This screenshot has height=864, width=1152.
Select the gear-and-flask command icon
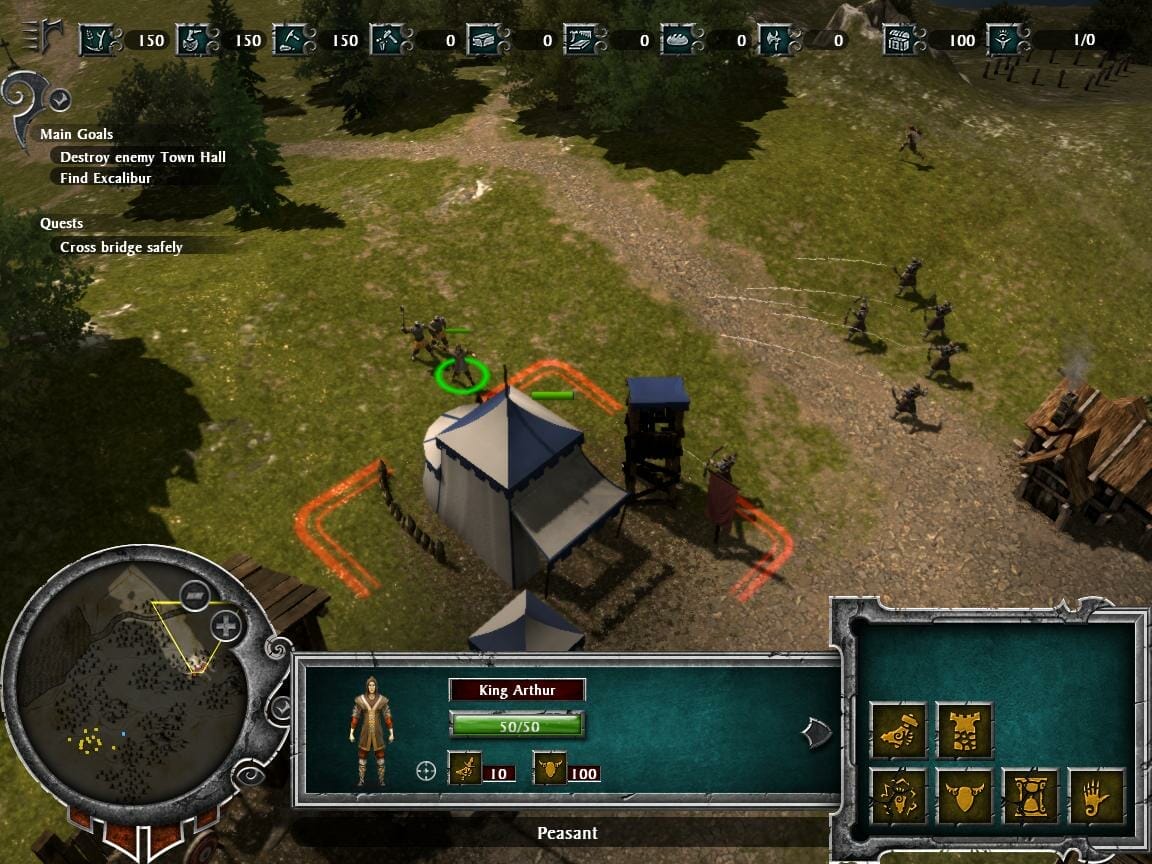tap(897, 797)
